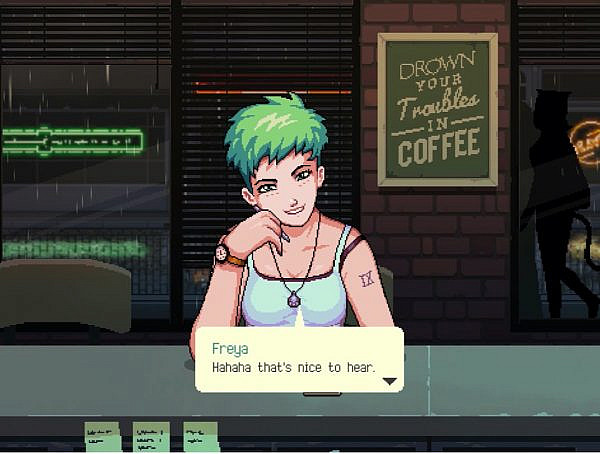The height and width of the screenshot is (454, 600).
Task: Advance dialogue with the down arrow
Action: coord(390,381)
